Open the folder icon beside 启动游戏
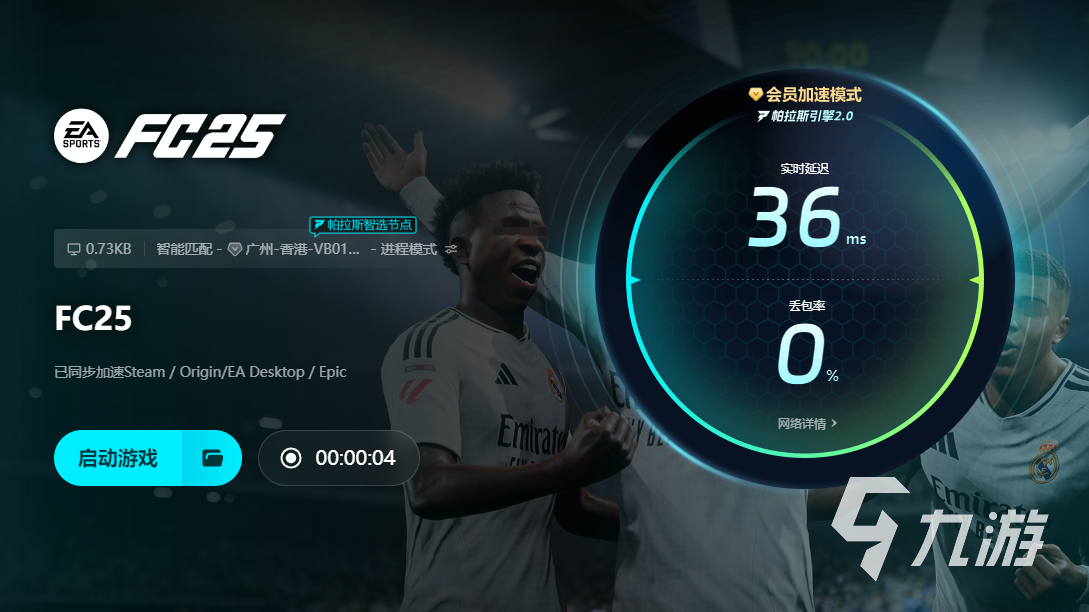This screenshot has height=612, width=1089. (x=212, y=458)
